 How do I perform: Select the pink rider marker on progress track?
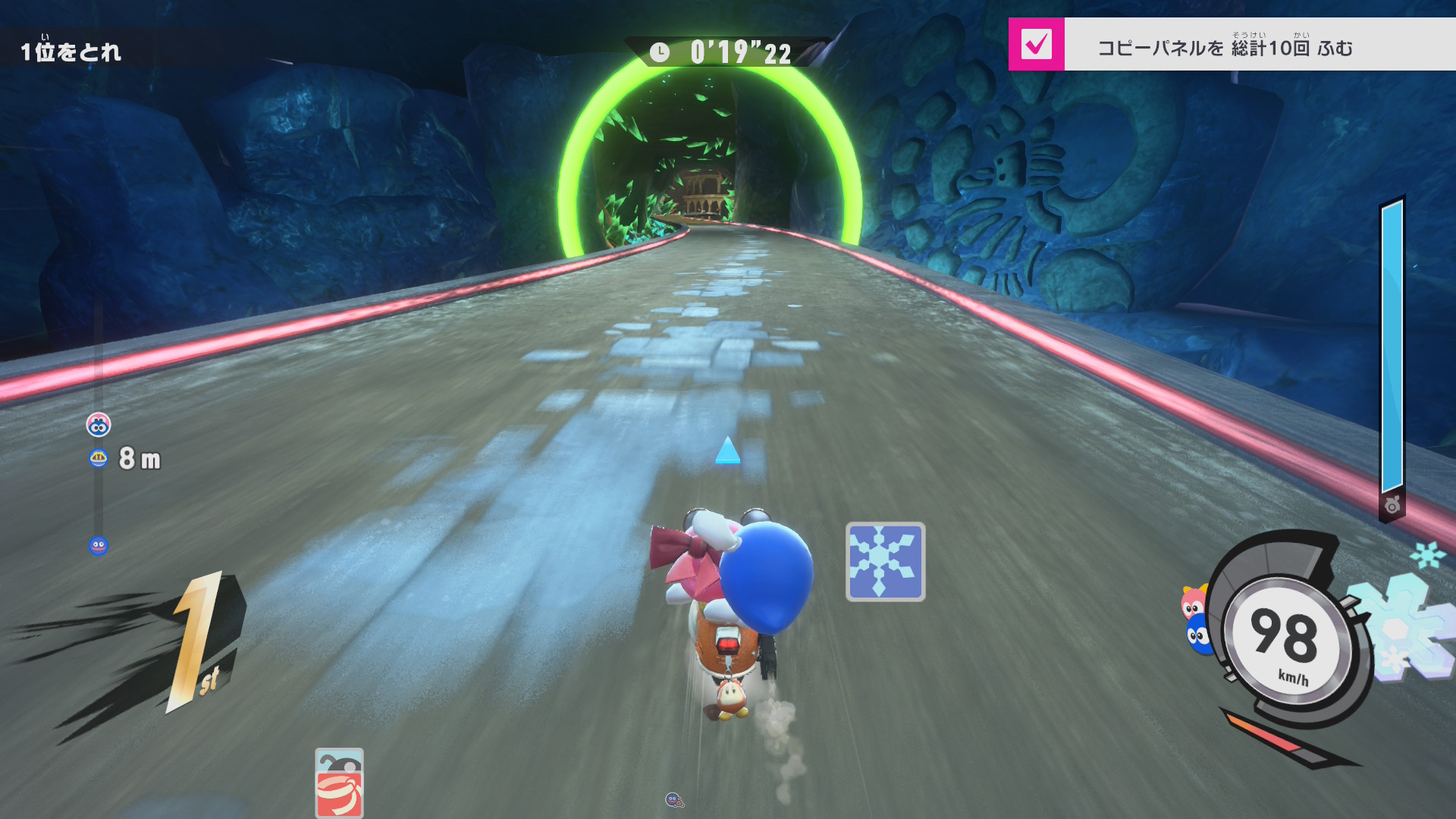(x=99, y=425)
